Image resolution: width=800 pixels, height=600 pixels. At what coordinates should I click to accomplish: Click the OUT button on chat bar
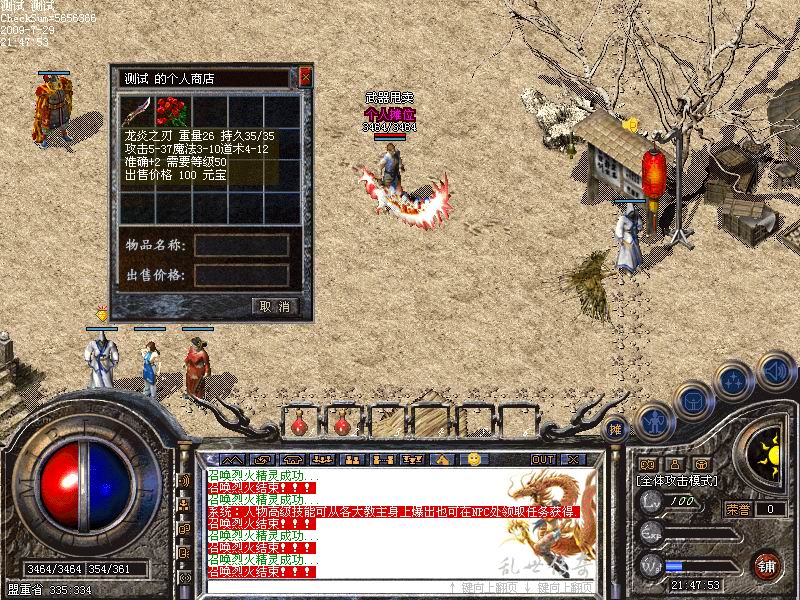point(543,459)
